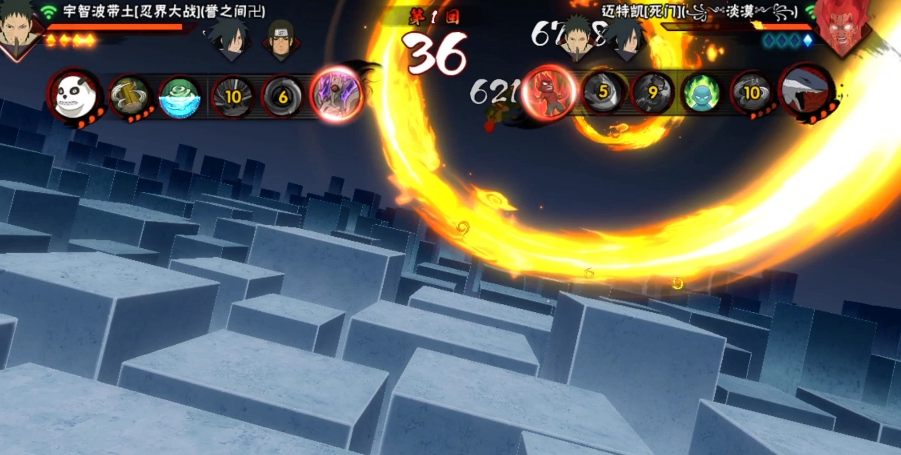Image resolution: width=901 pixels, height=455 pixels.
Task: Trigger the glowing purple ultimate skill
Action: pos(334,94)
